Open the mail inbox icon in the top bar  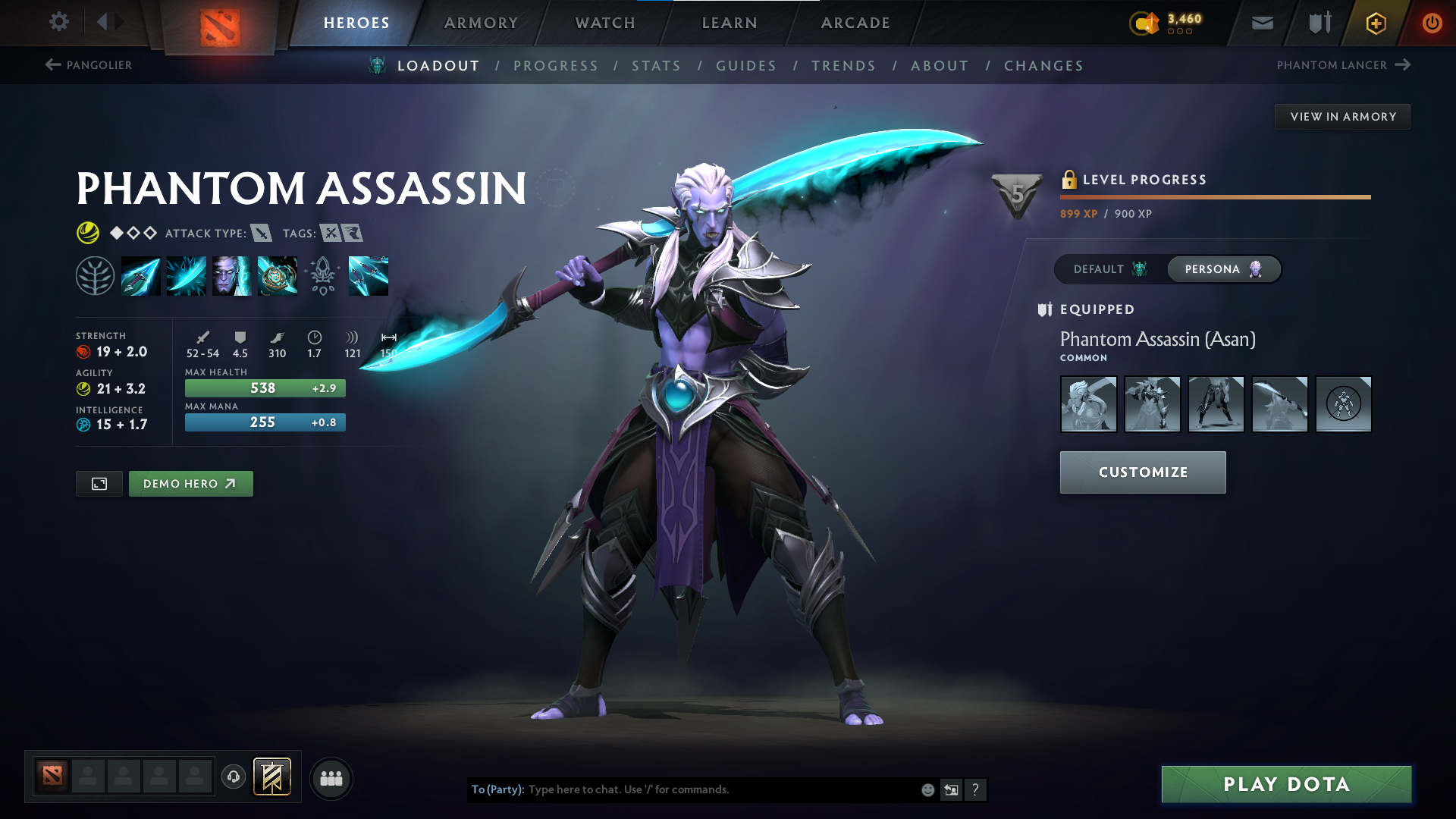pyautogui.click(x=1261, y=23)
